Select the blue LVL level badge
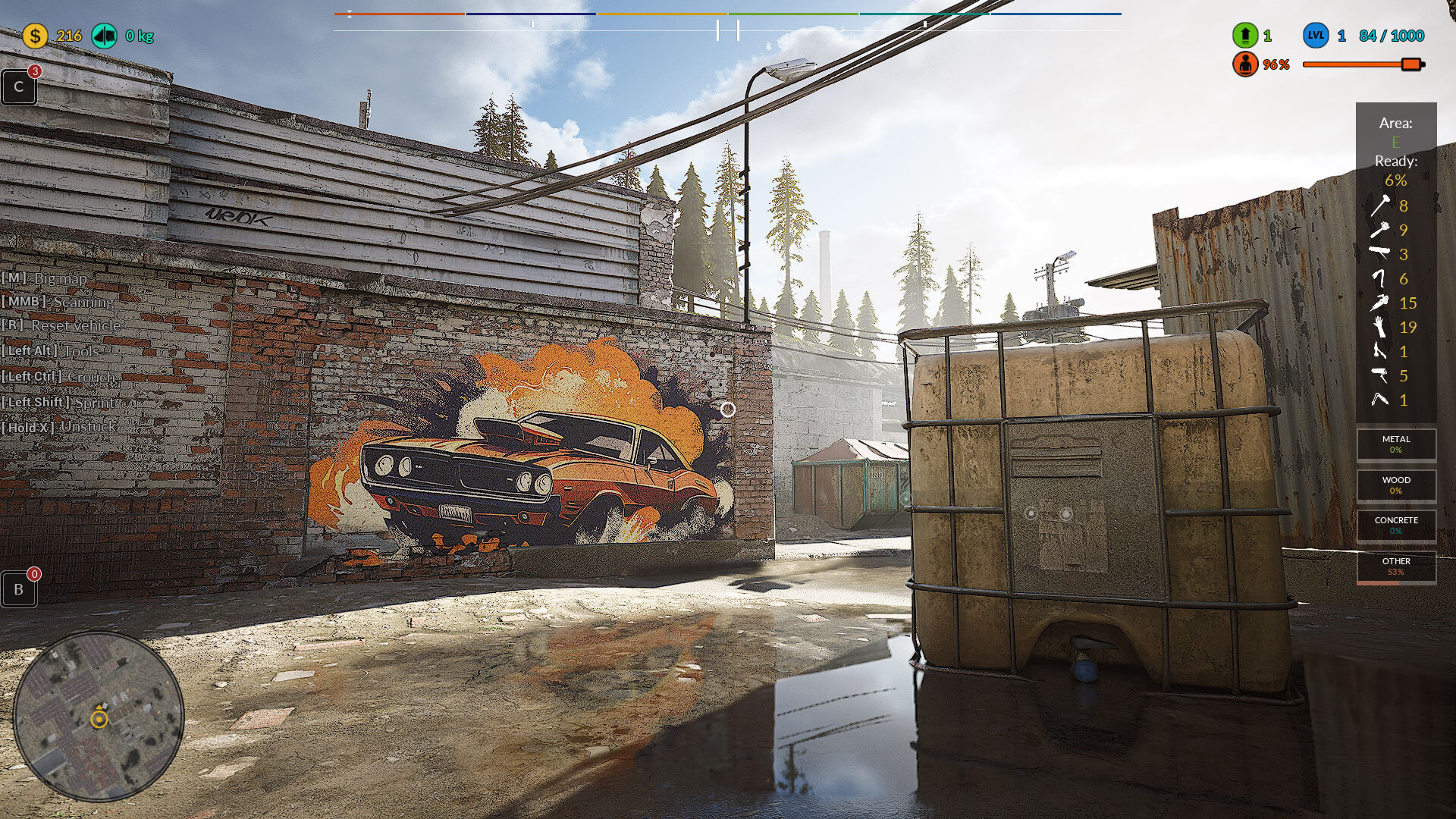Viewport: 1456px width, 819px height. coord(1316,36)
